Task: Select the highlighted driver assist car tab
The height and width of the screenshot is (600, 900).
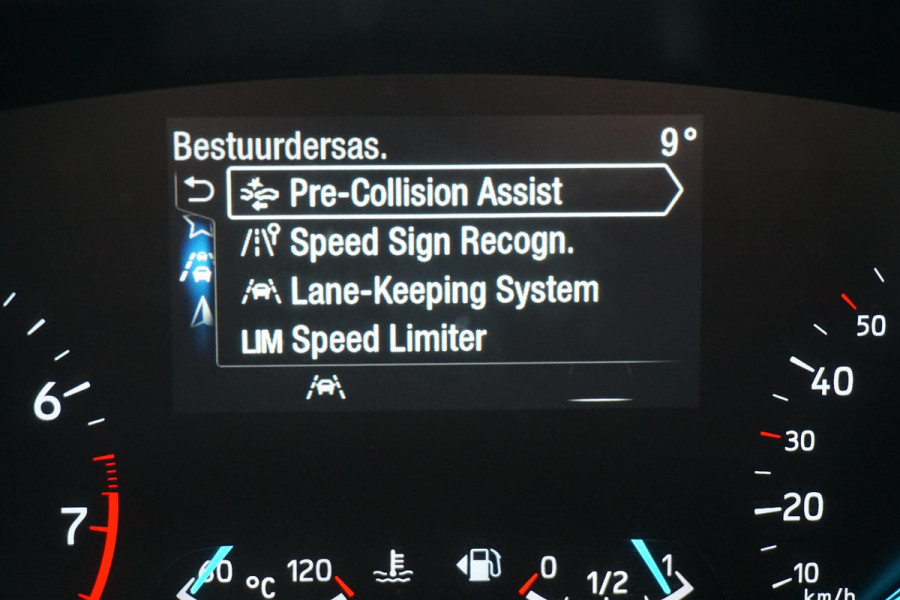Action: pyautogui.click(x=199, y=267)
